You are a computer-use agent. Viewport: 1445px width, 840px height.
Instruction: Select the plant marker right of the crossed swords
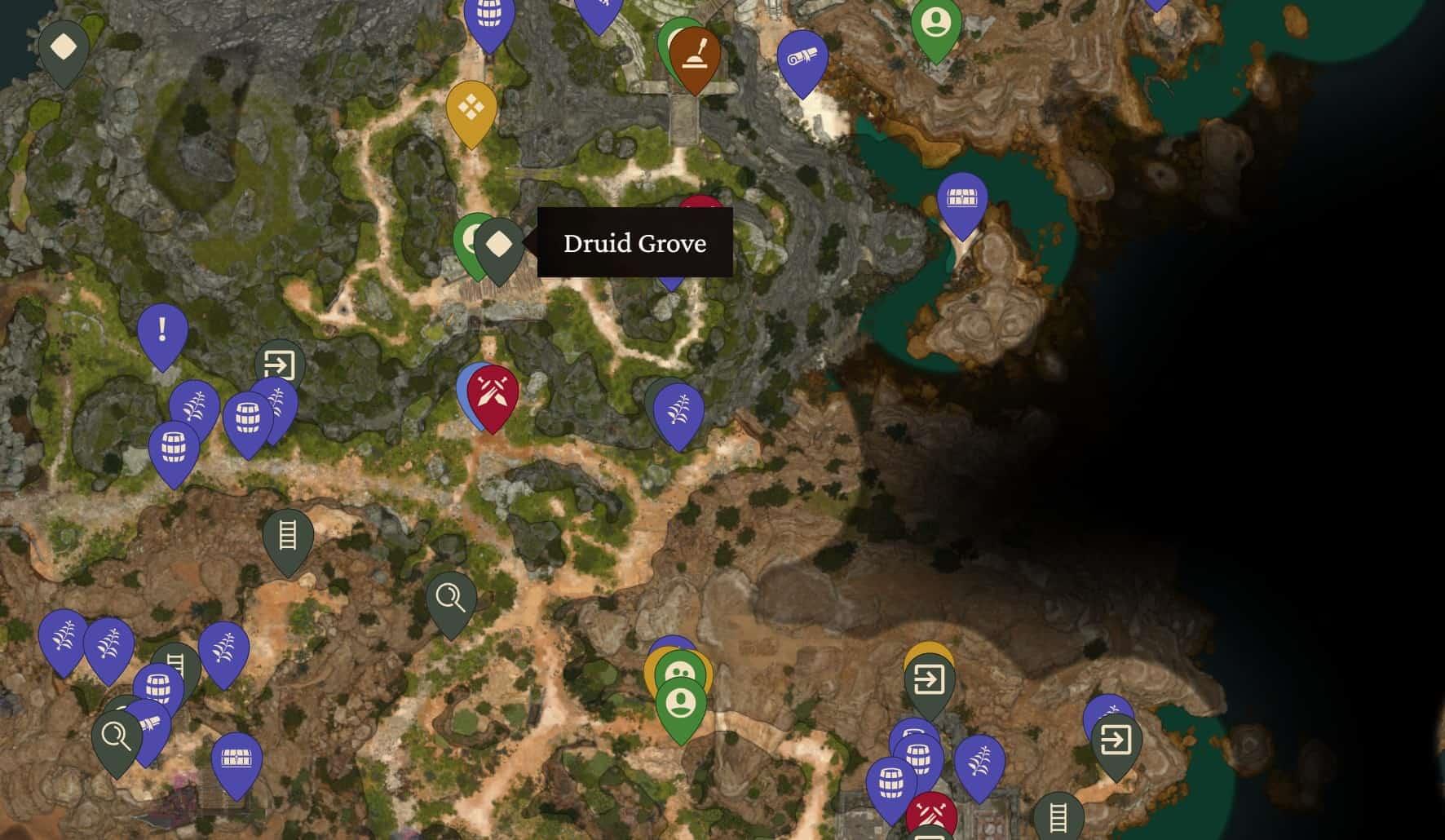(678, 410)
